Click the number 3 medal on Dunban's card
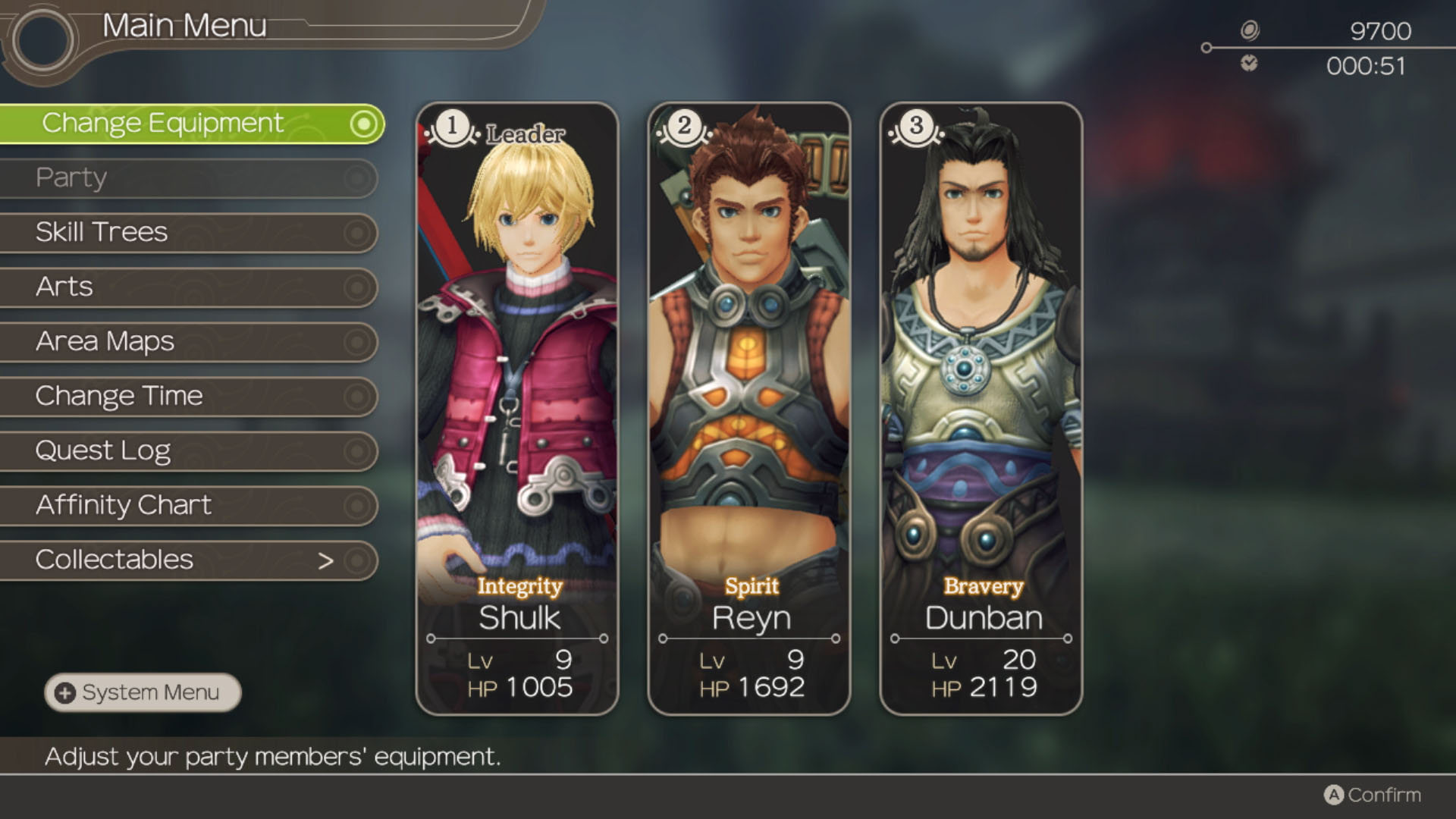1456x819 pixels. tap(915, 126)
